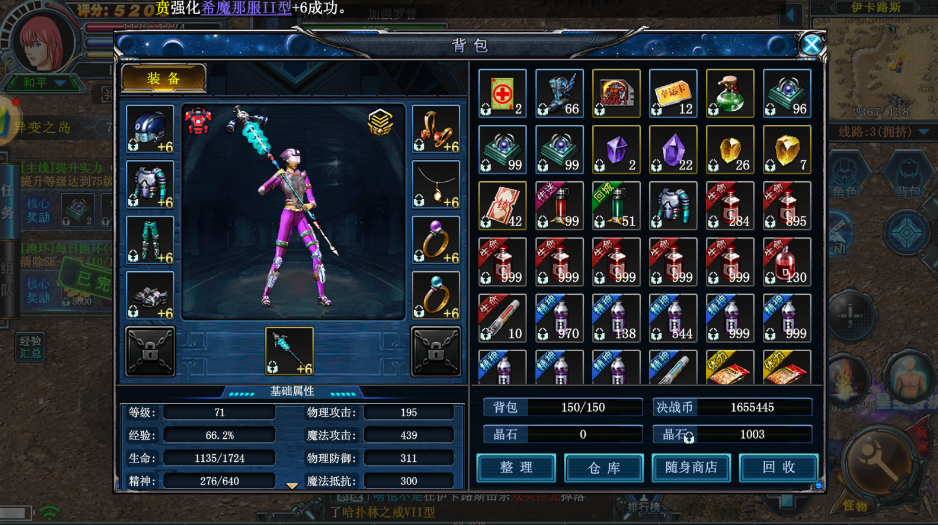Click the gold stacked layers icon
The height and width of the screenshot is (525, 938).
(x=381, y=121)
